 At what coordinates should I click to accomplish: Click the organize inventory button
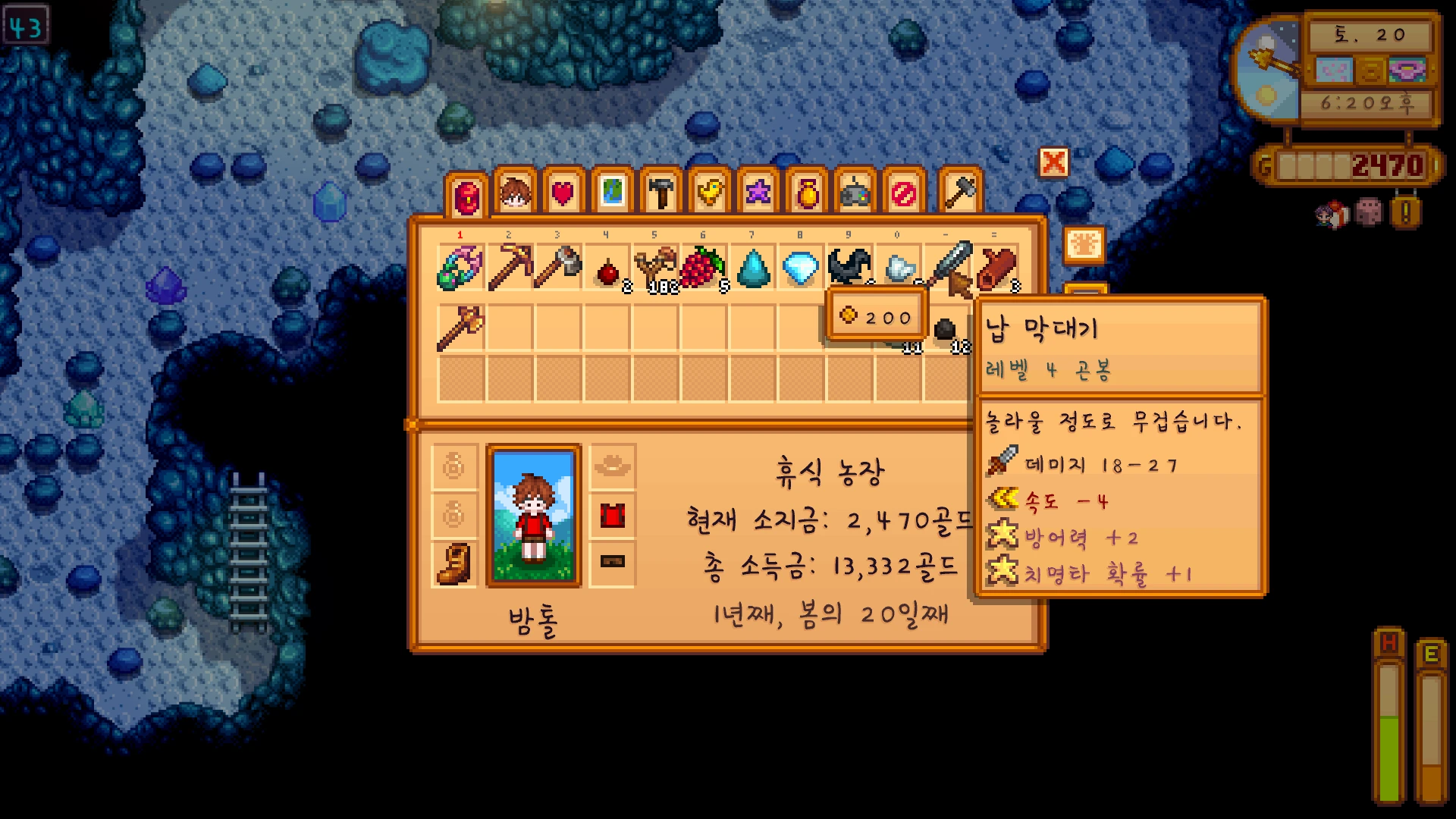click(x=1084, y=245)
